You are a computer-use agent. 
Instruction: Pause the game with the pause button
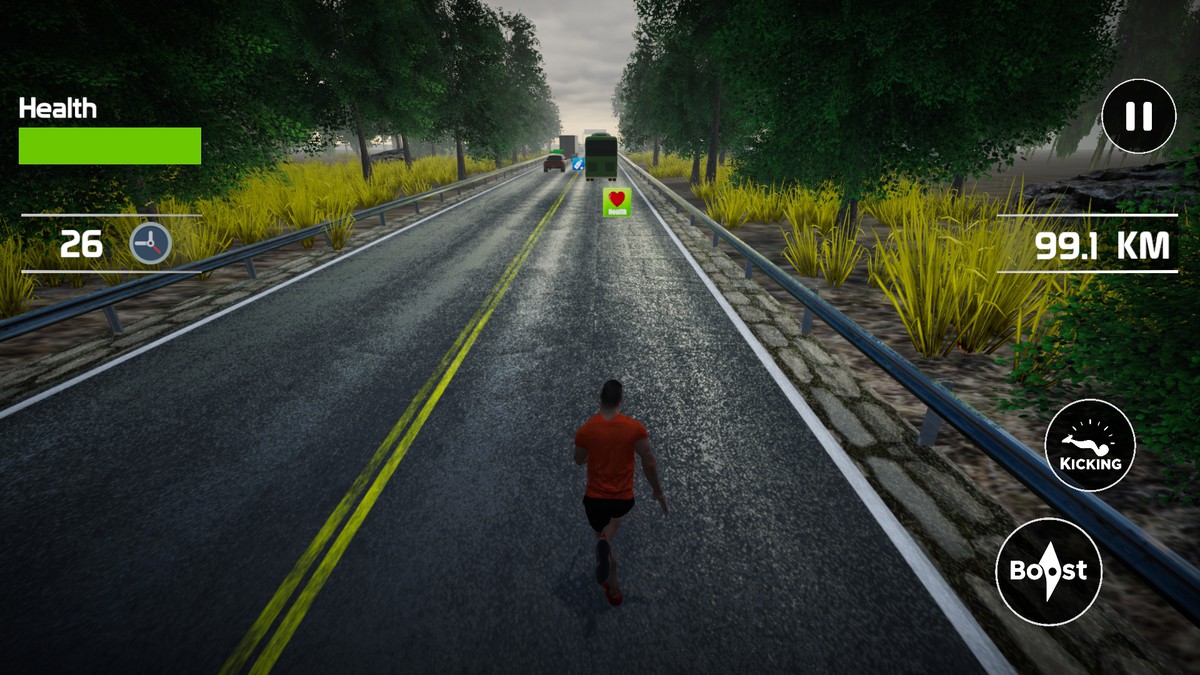coord(1138,117)
